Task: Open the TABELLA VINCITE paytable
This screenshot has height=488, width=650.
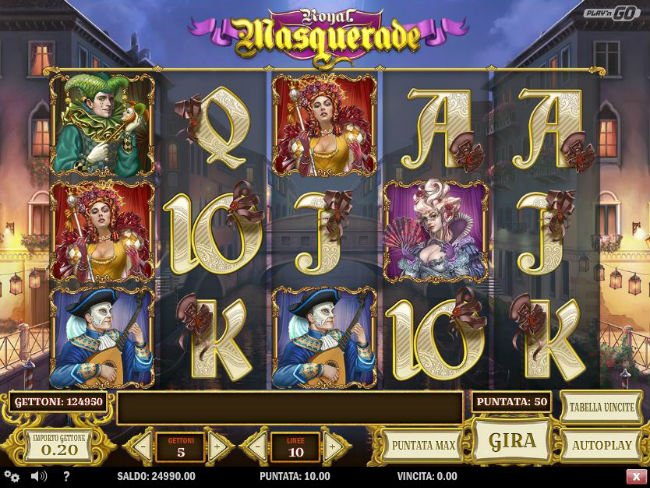Action: click(600, 407)
